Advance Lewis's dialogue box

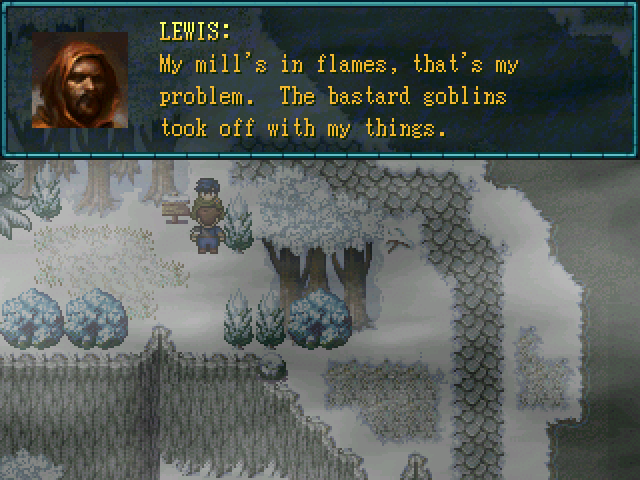point(340,95)
